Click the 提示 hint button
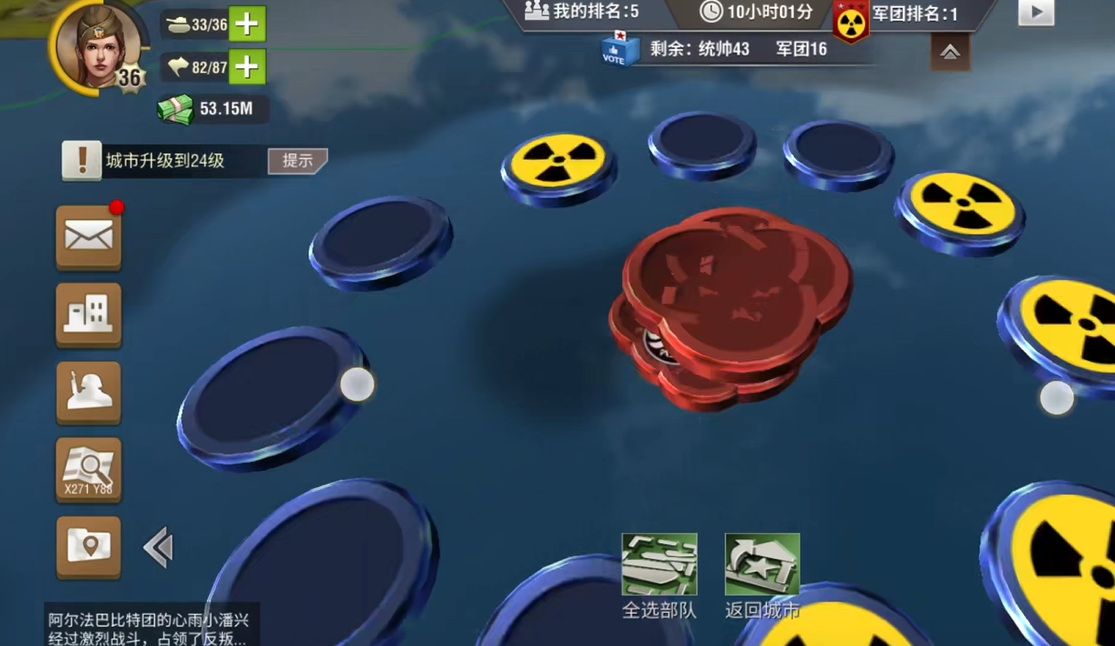The width and height of the screenshot is (1115, 646). [297, 161]
